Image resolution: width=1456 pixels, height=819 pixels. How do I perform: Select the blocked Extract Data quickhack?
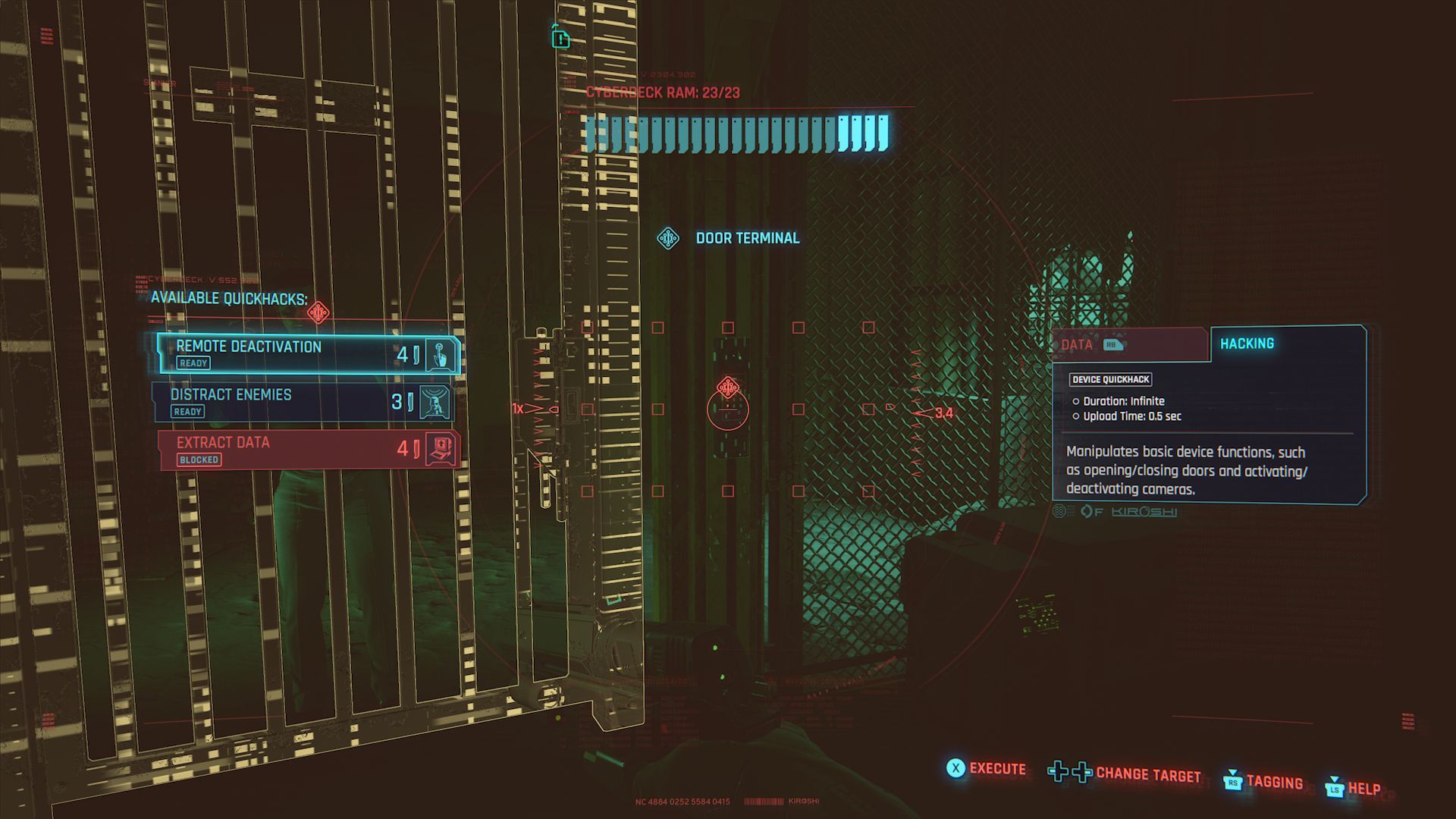pyautogui.click(x=308, y=450)
